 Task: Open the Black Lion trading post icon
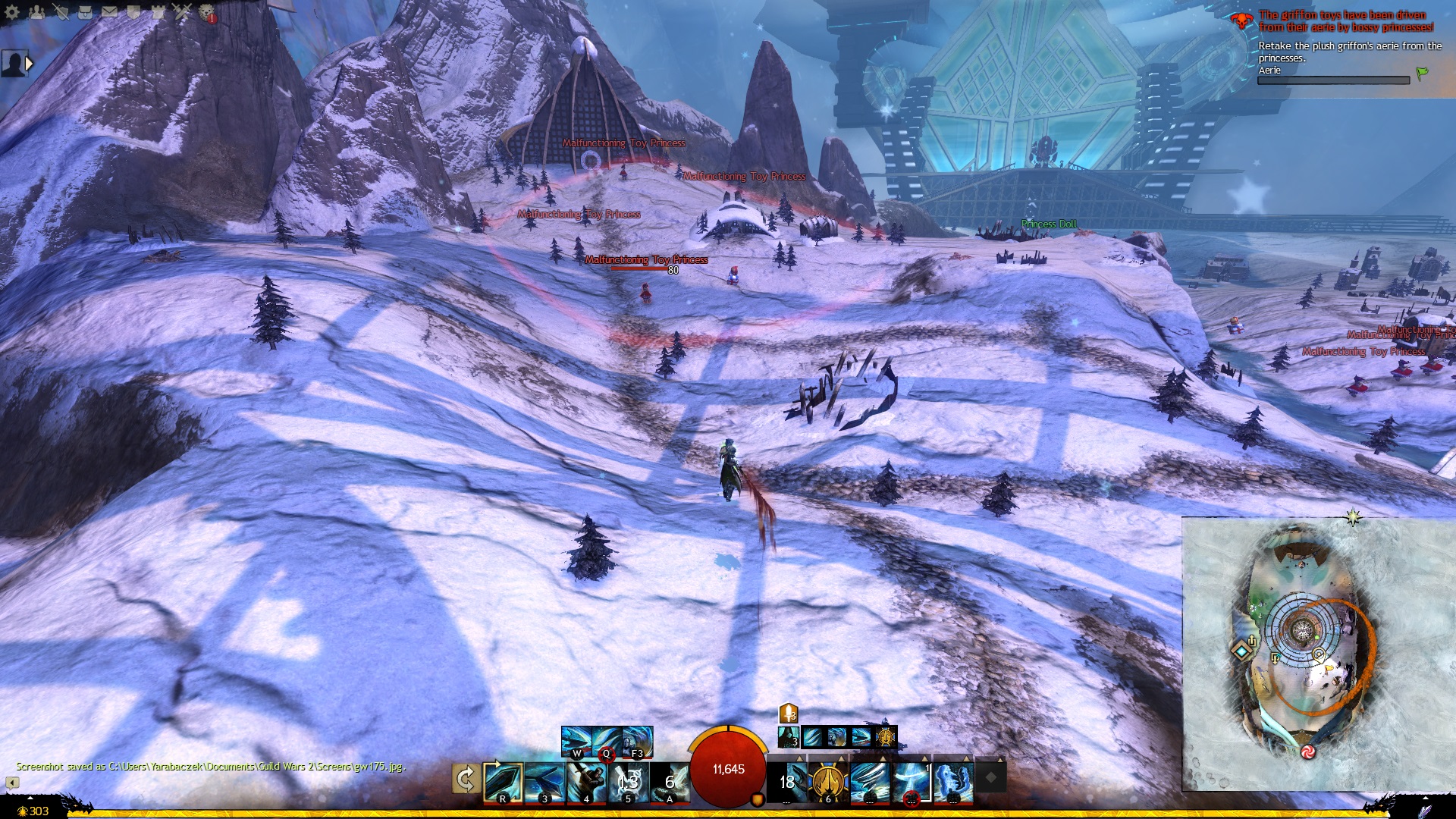pos(206,11)
